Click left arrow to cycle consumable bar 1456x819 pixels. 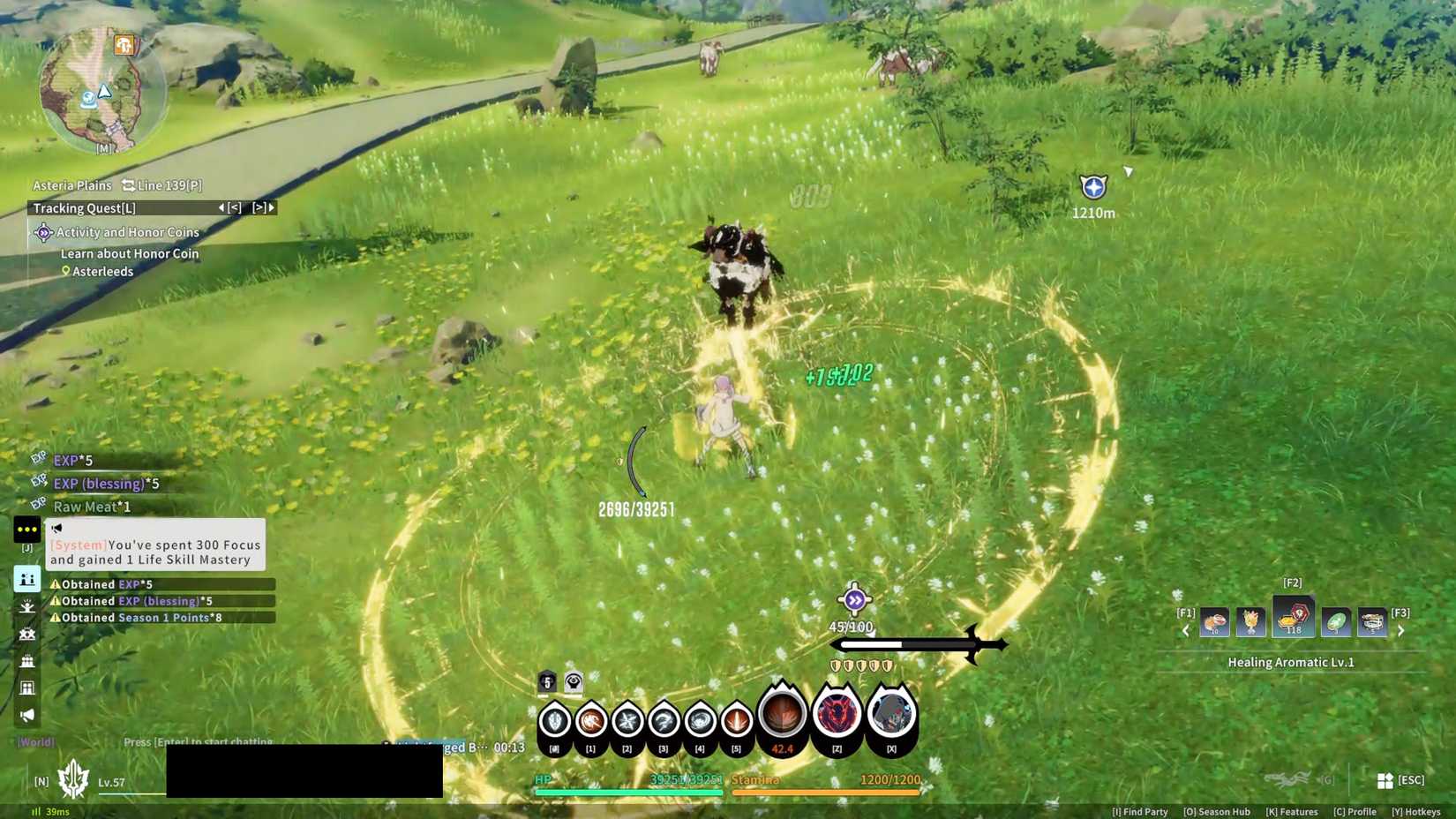[1185, 630]
